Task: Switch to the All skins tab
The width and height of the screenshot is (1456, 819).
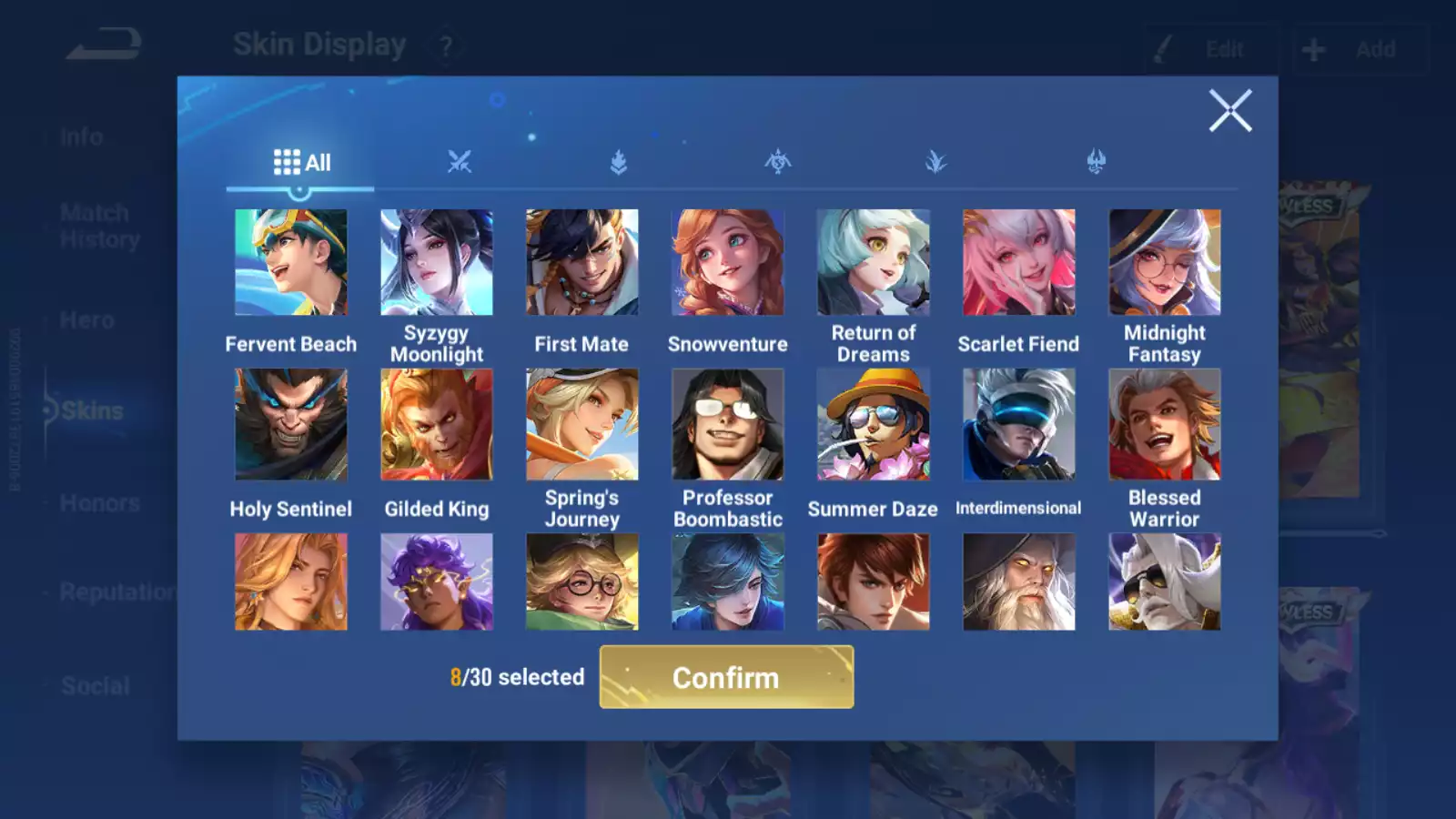Action: point(301,163)
